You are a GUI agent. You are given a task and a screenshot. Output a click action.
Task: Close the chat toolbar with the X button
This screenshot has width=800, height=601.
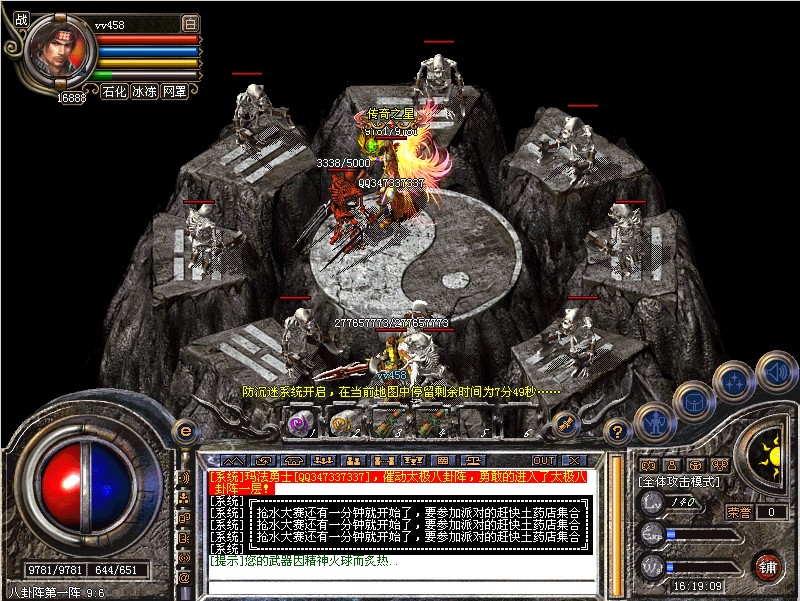[x=572, y=460]
